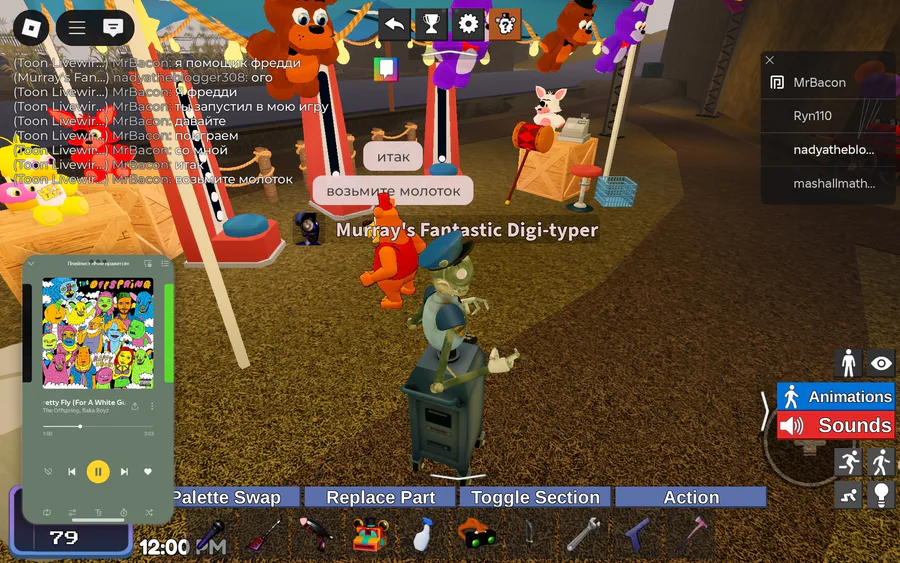This screenshot has width=900, height=563.
Task: Toggle the lightbulb light button
Action: (881, 494)
